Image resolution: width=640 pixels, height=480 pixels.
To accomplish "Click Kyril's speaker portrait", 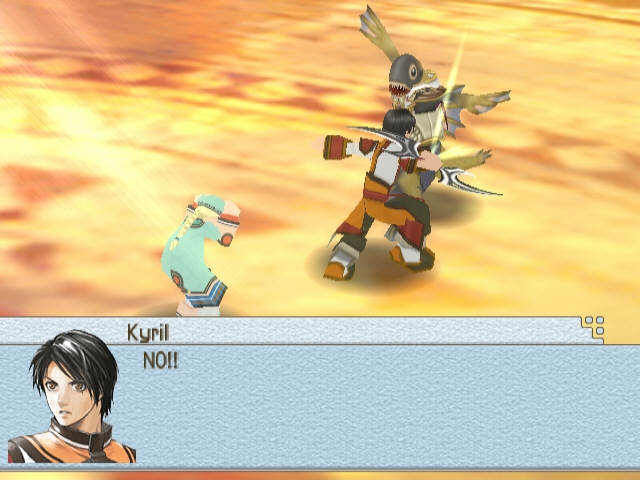I will point(73,396).
